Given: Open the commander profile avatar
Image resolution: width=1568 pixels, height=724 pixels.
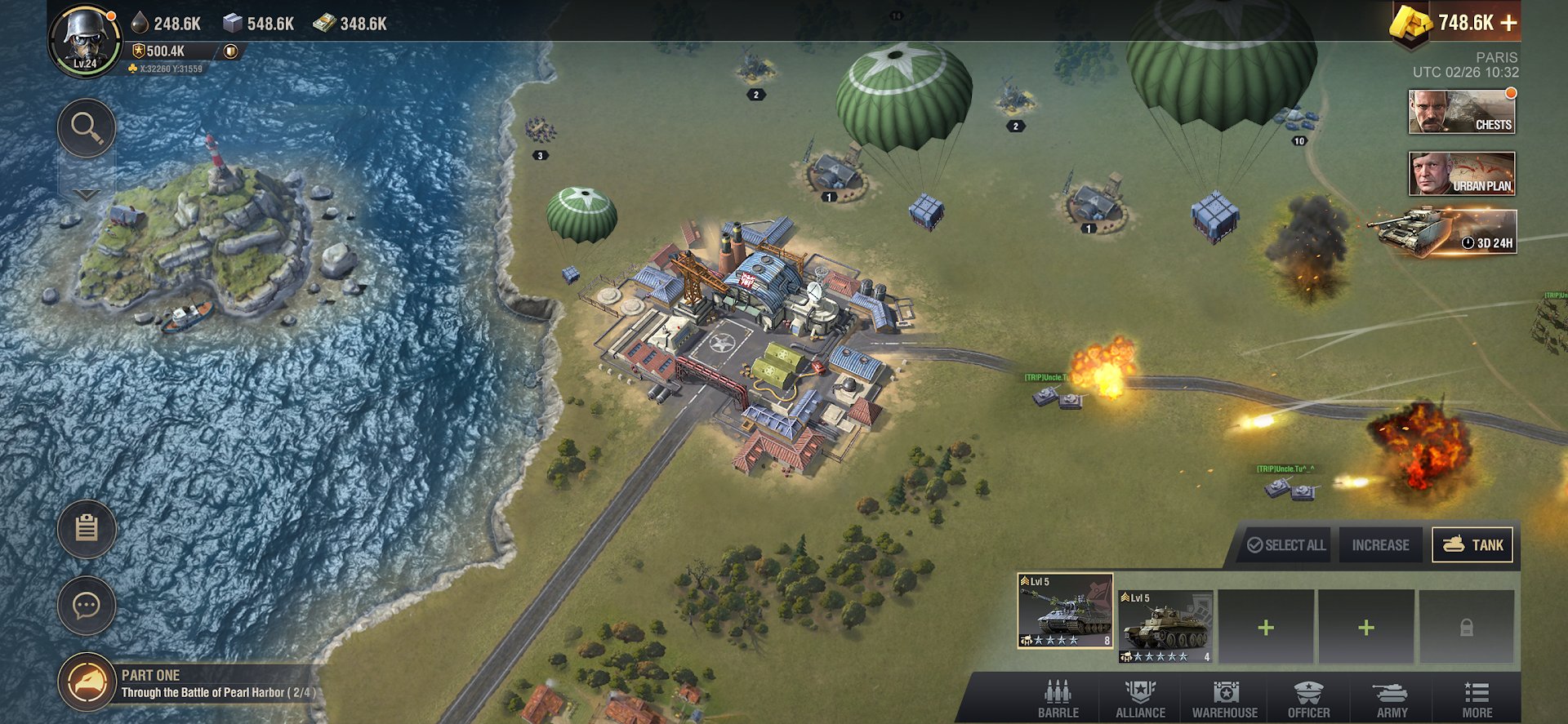Looking at the screenshot, I should click(x=85, y=41).
